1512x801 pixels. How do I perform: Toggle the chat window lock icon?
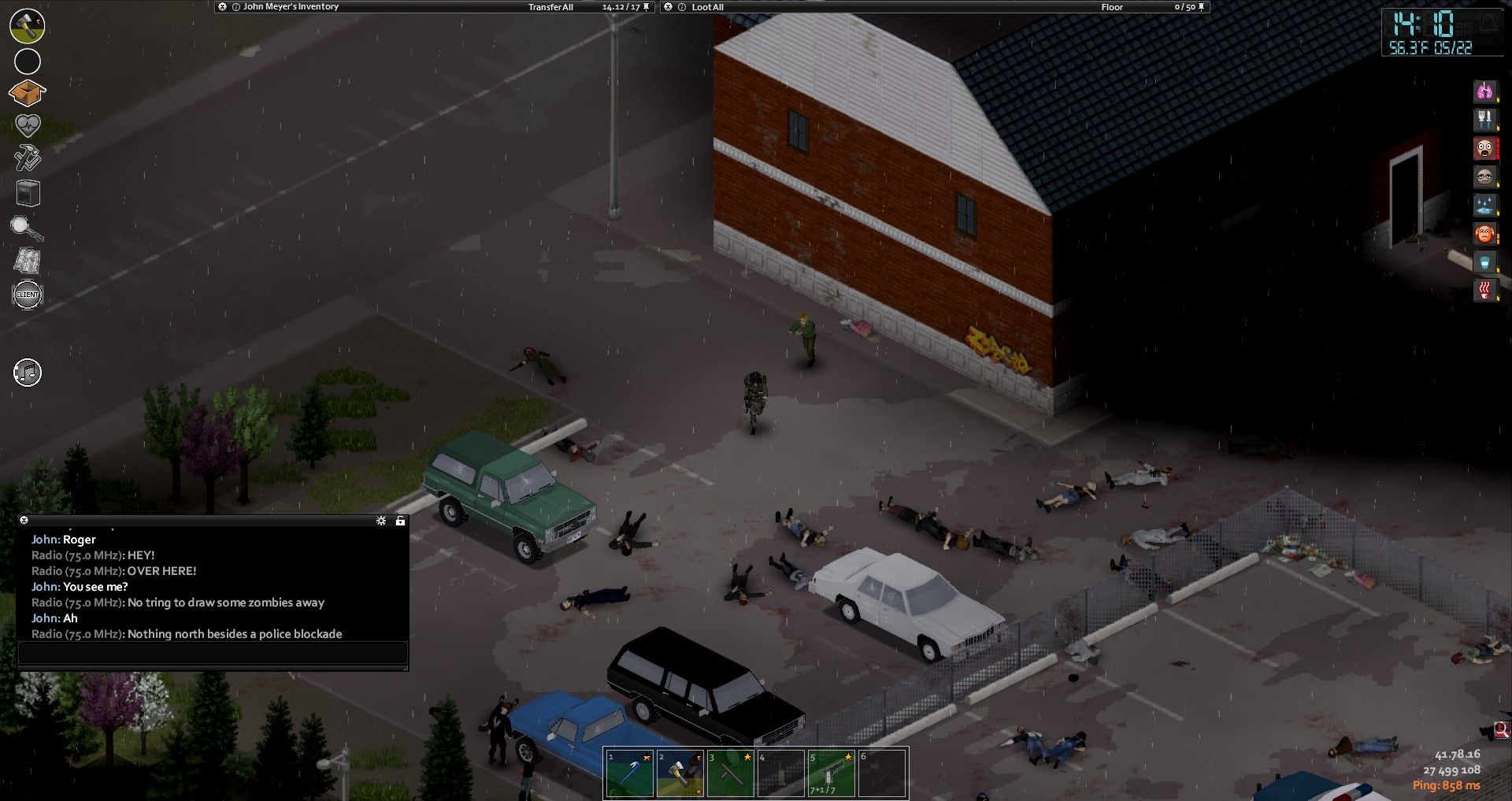coord(400,521)
